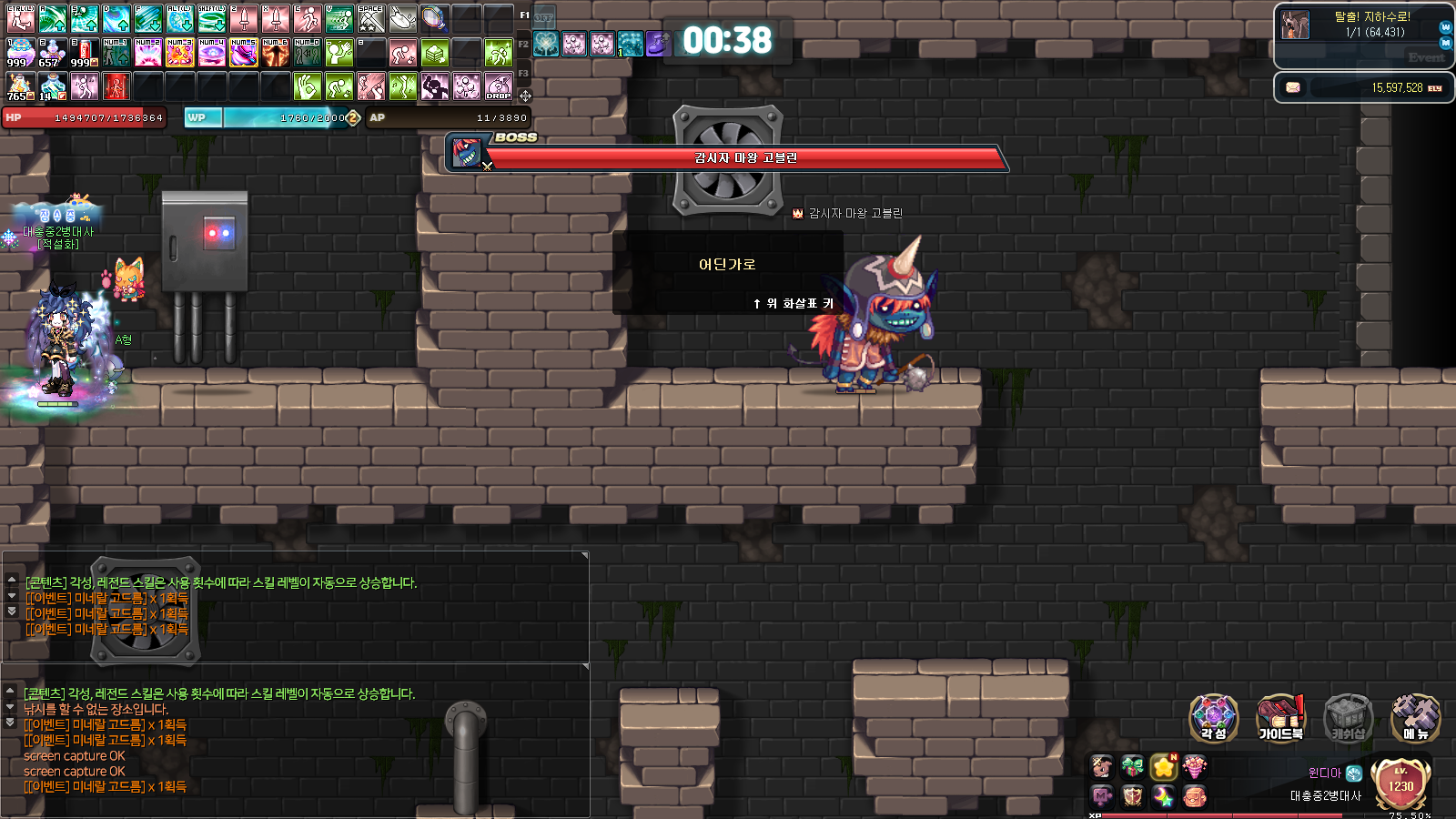Open the 메뉴 gear menu
Image resolution: width=1456 pixels, height=819 pixels.
click(x=1415, y=718)
